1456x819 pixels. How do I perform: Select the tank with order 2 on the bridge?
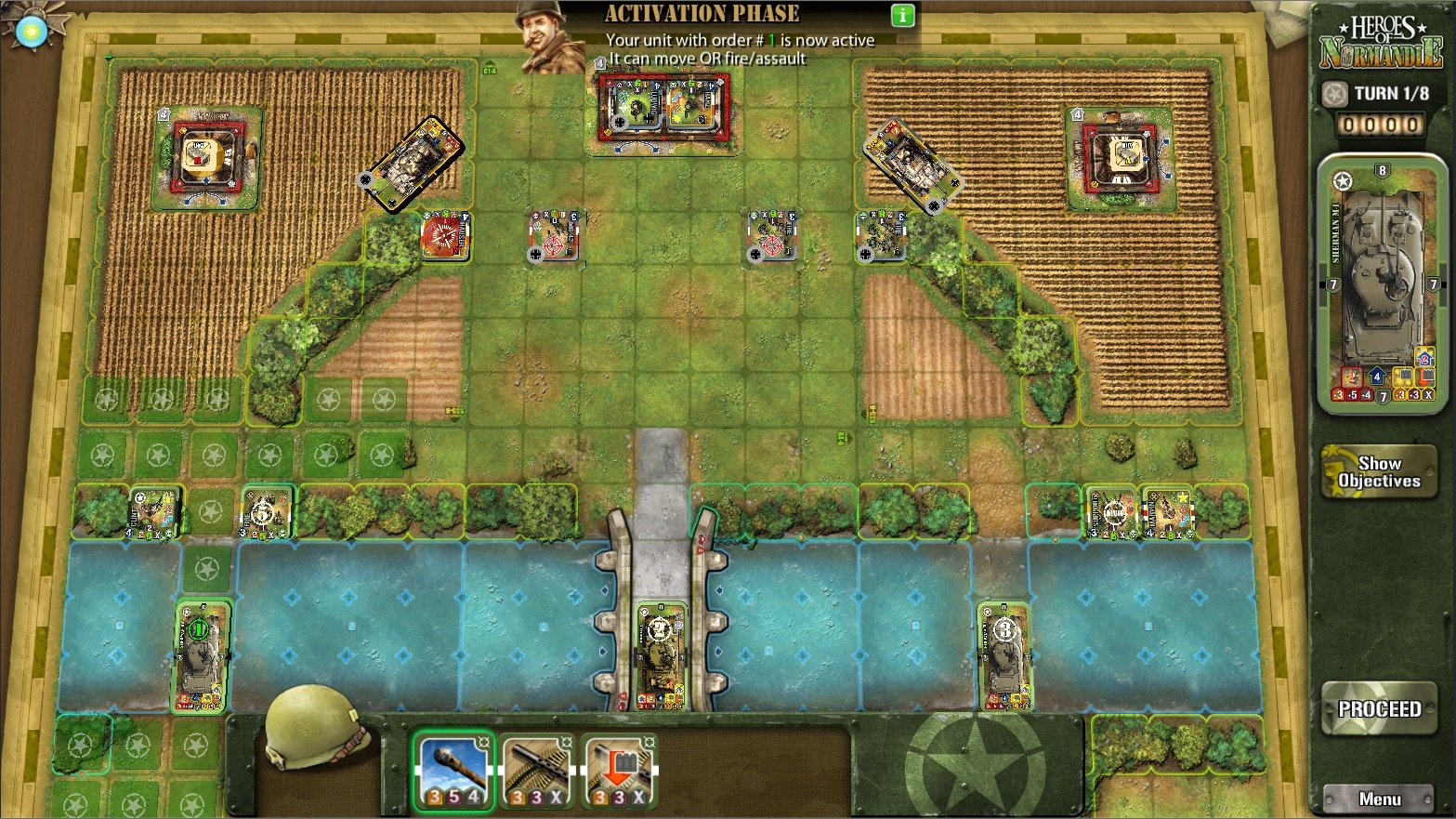click(x=661, y=654)
